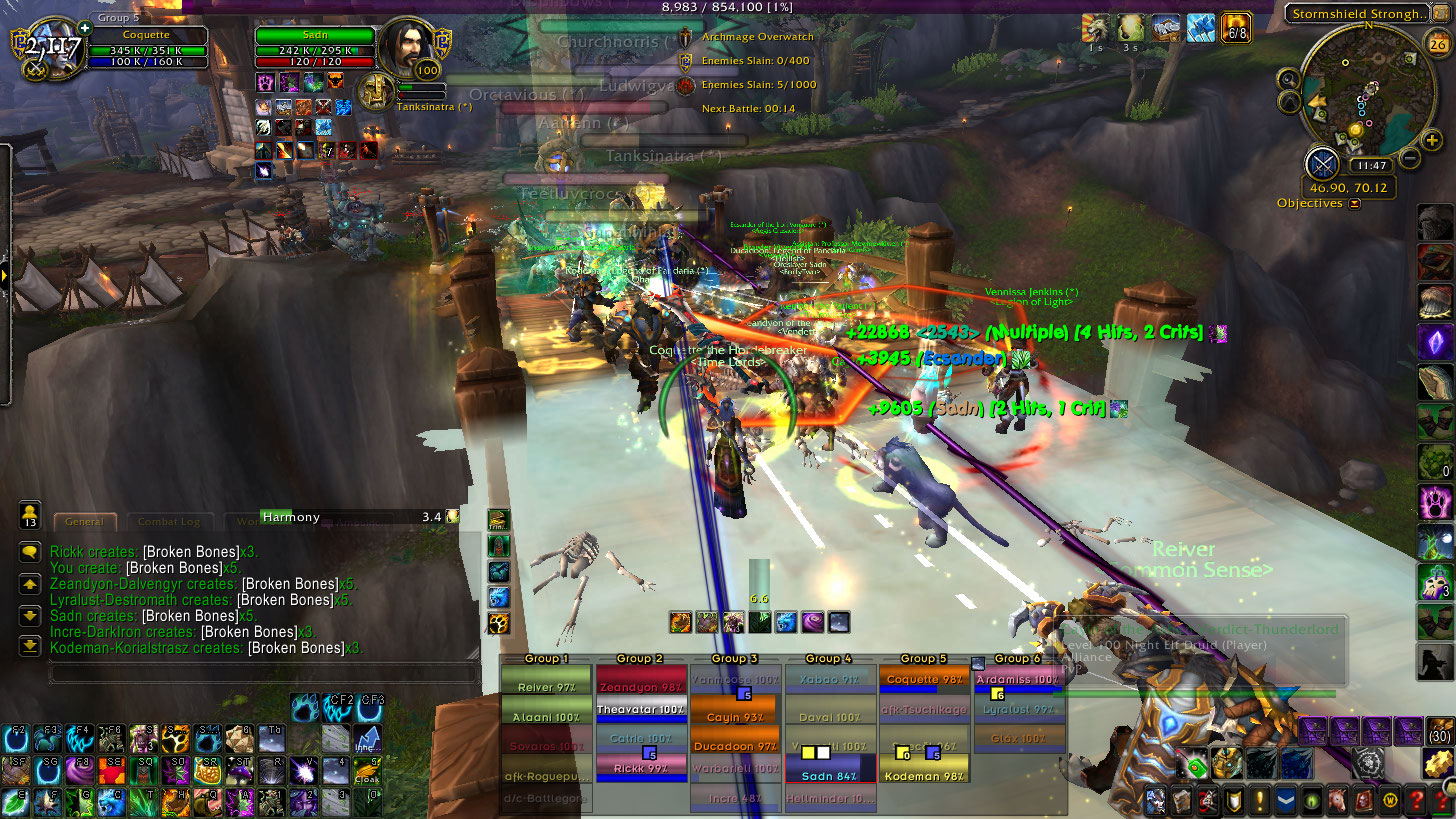Switch to the General chat tab
The image size is (1456, 819).
pyautogui.click(x=84, y=521)
